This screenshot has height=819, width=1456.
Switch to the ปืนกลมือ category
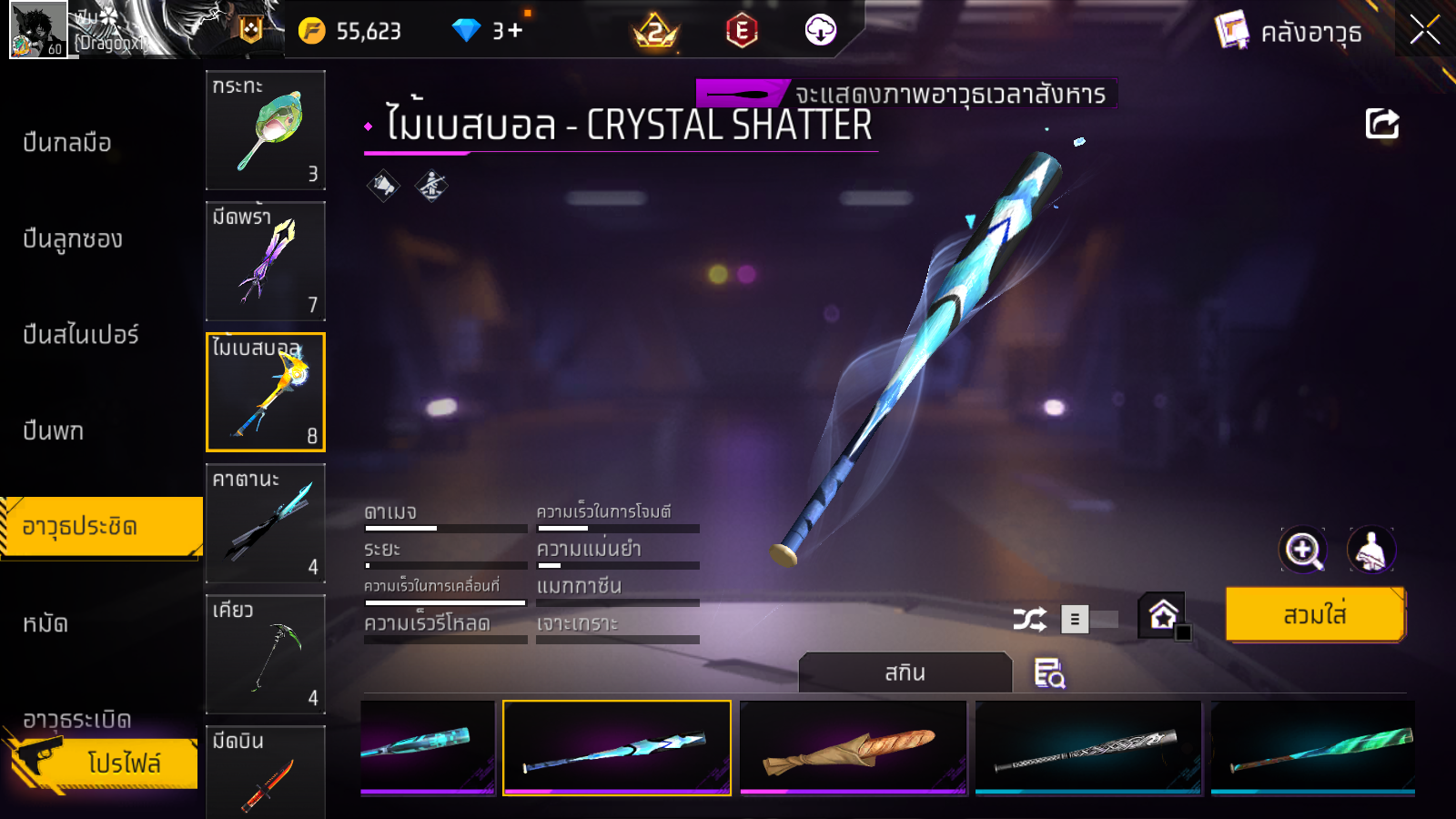[67, 143]
